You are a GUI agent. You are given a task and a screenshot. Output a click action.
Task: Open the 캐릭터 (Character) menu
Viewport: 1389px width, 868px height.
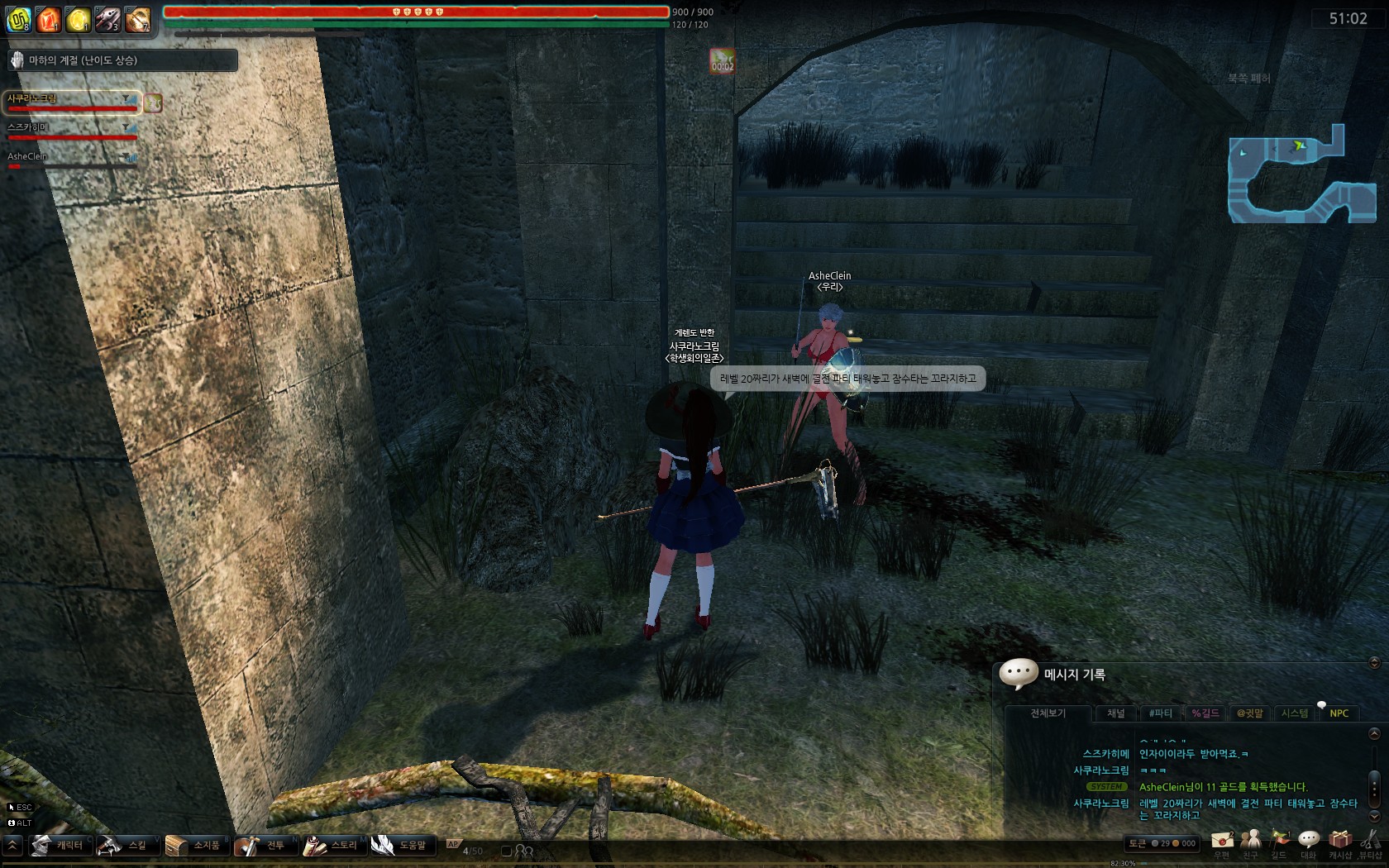point(59,845)
